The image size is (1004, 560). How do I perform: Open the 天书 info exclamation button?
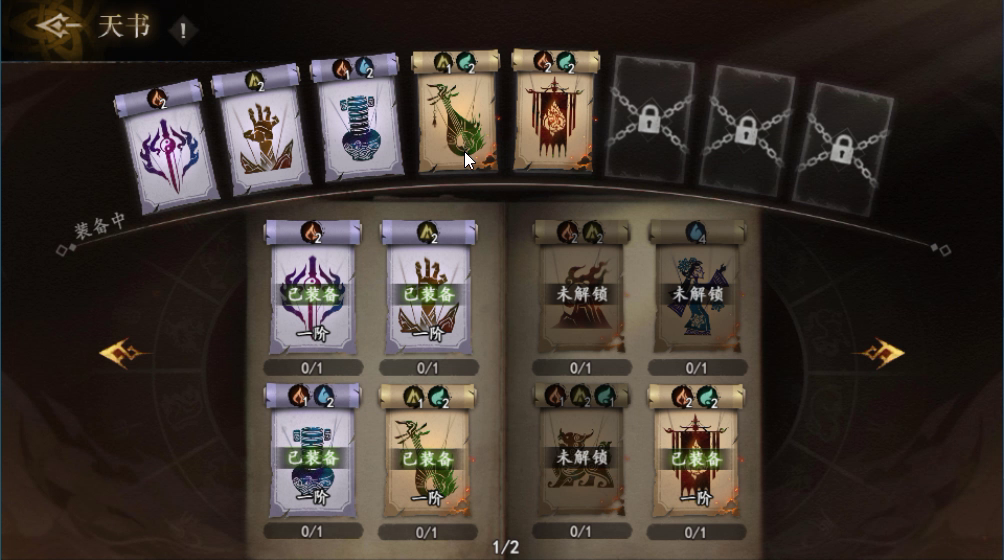point(183,29)
